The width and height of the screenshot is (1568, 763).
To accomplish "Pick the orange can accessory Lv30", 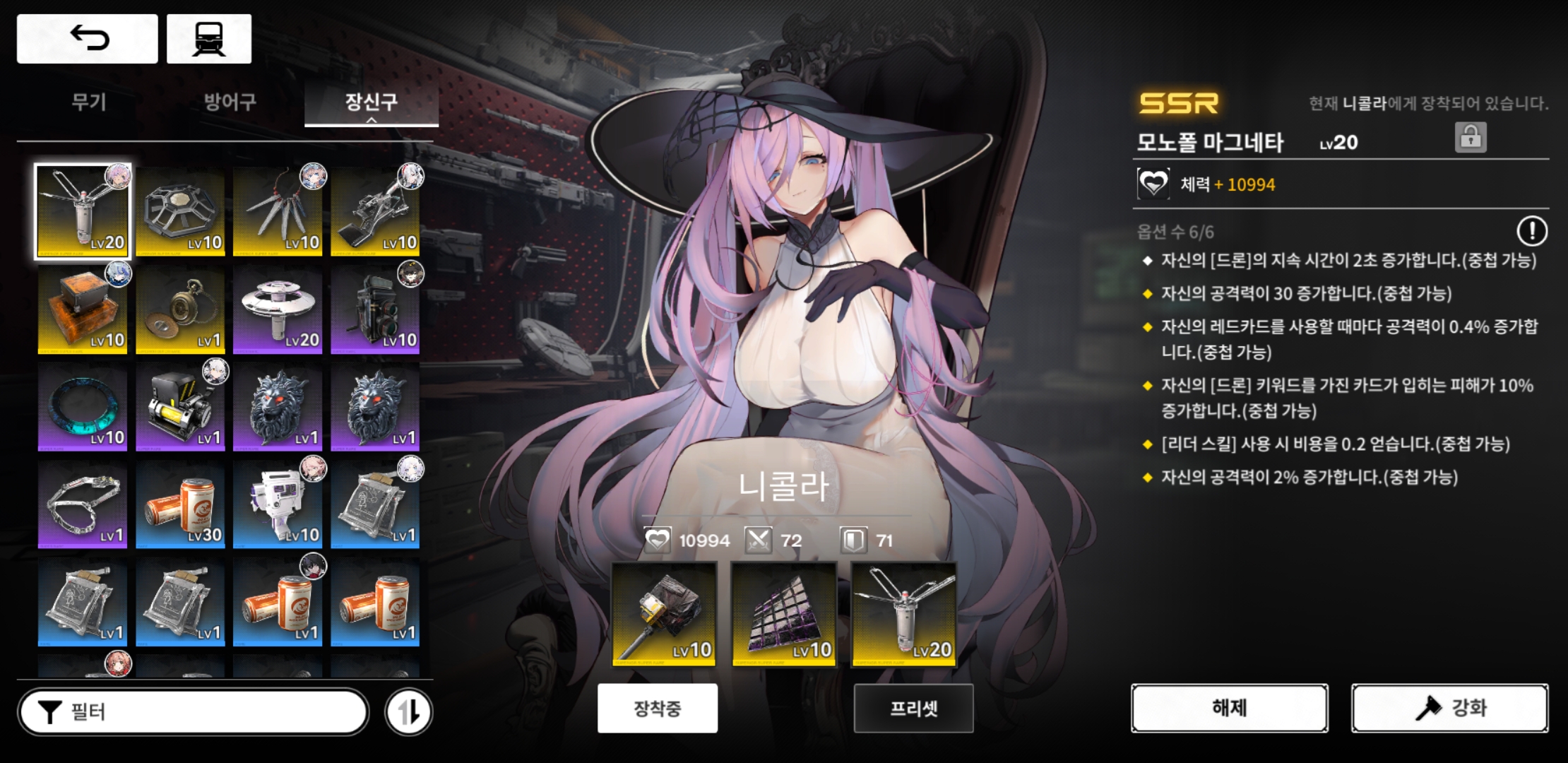I will (x=180, y=505).
